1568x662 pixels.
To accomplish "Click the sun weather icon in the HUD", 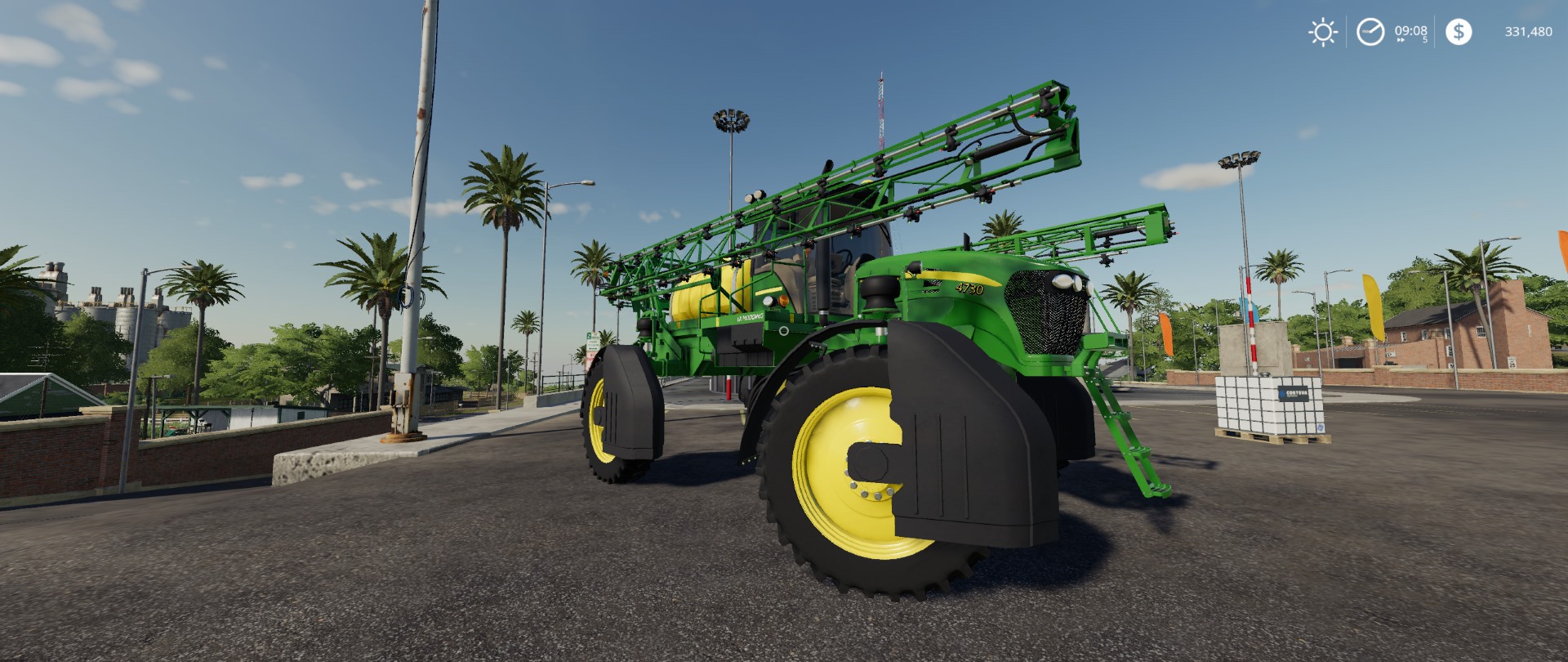I will (x=1321, y=33).
